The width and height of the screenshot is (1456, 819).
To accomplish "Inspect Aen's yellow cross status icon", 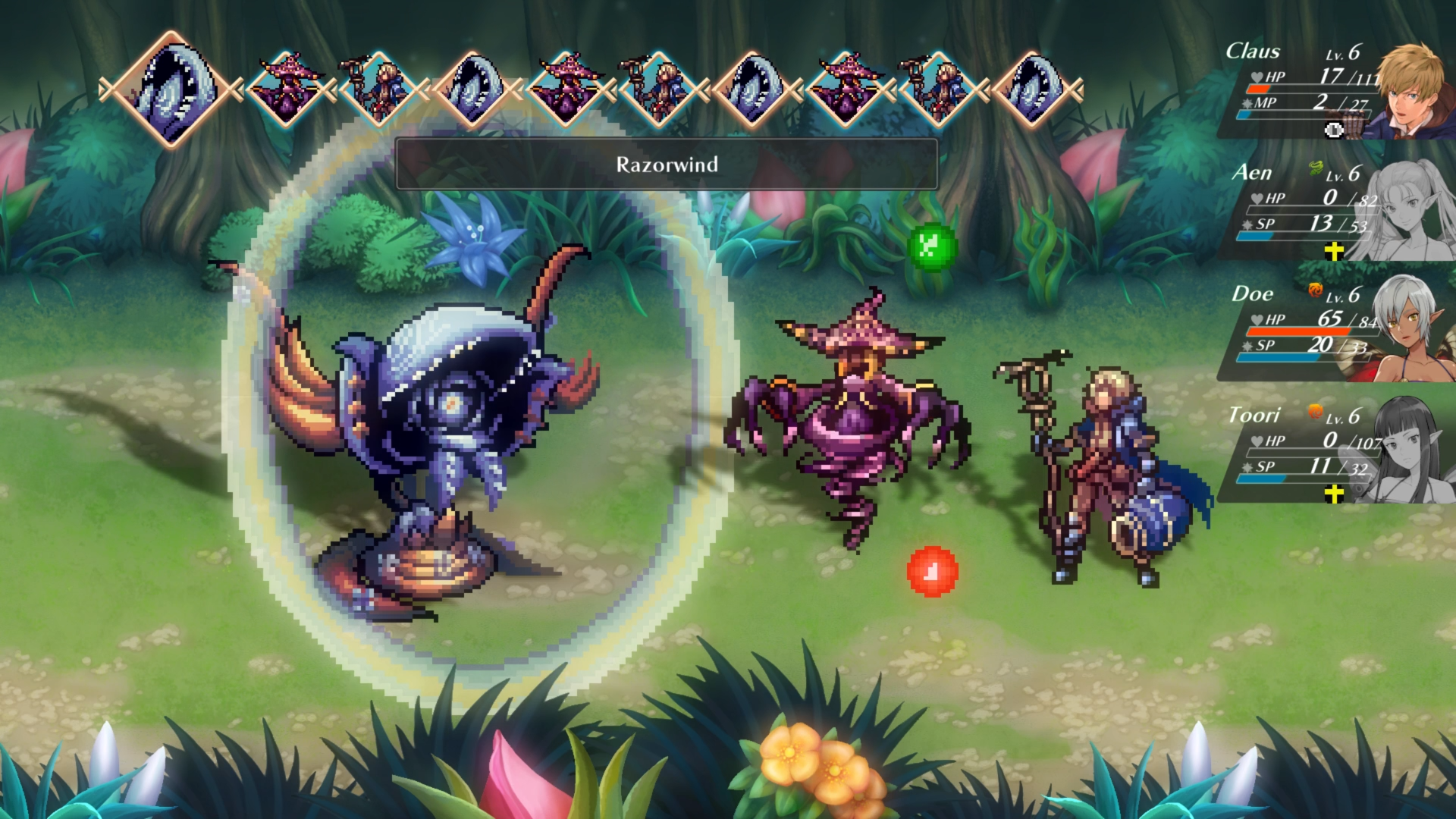I will click(x=1334, y=251).
